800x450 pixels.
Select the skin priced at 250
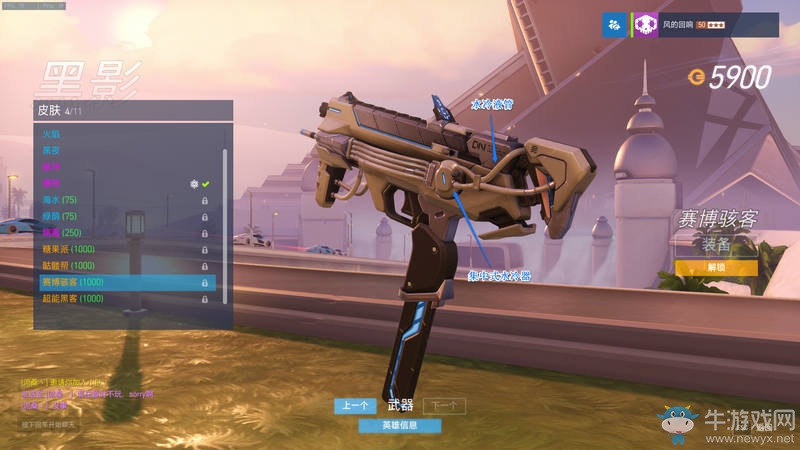pyautogui.click(x=60, y=233)
